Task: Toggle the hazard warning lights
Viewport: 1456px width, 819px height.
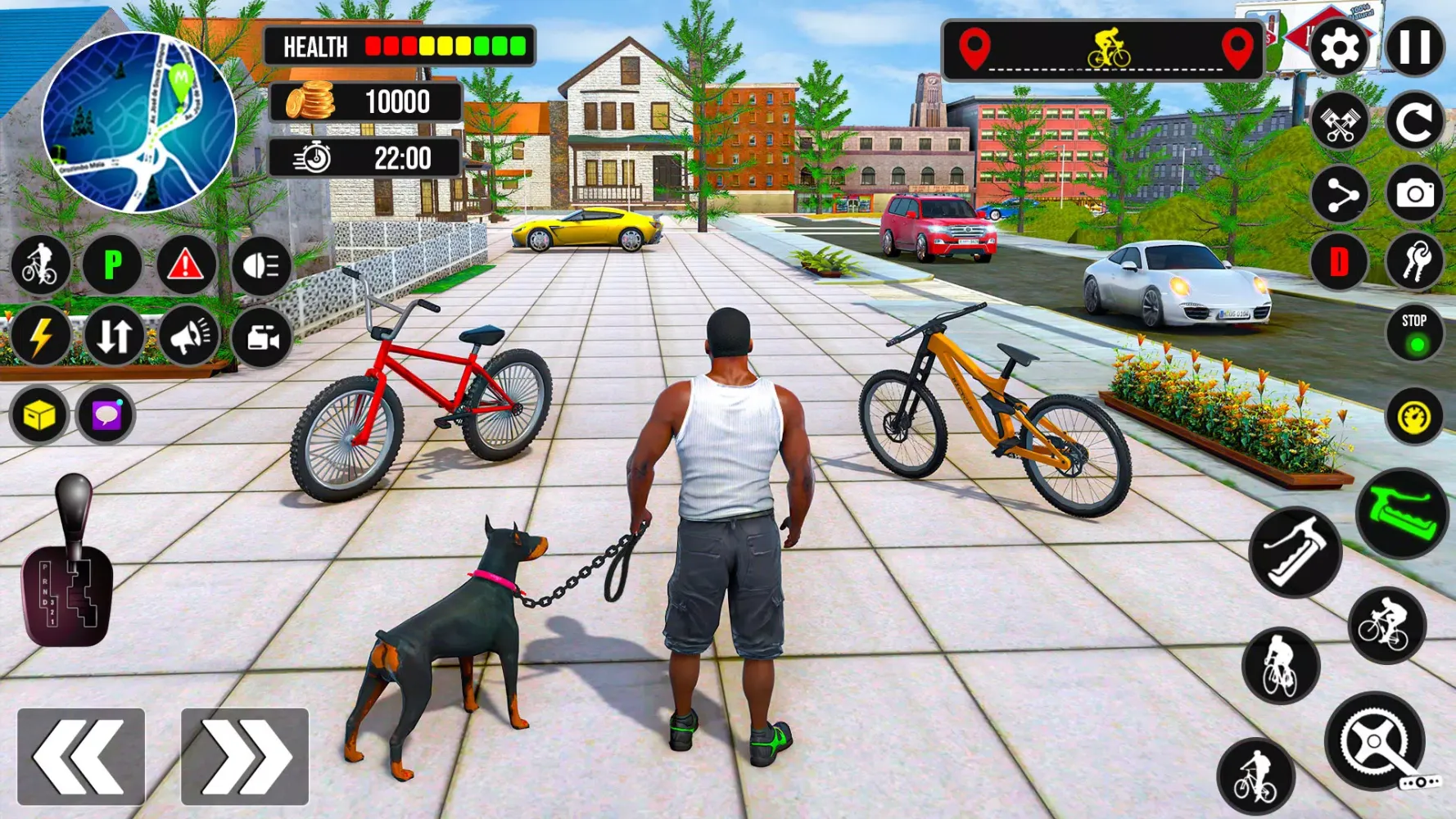Action: pyautogui.click(x=187, y=264)
